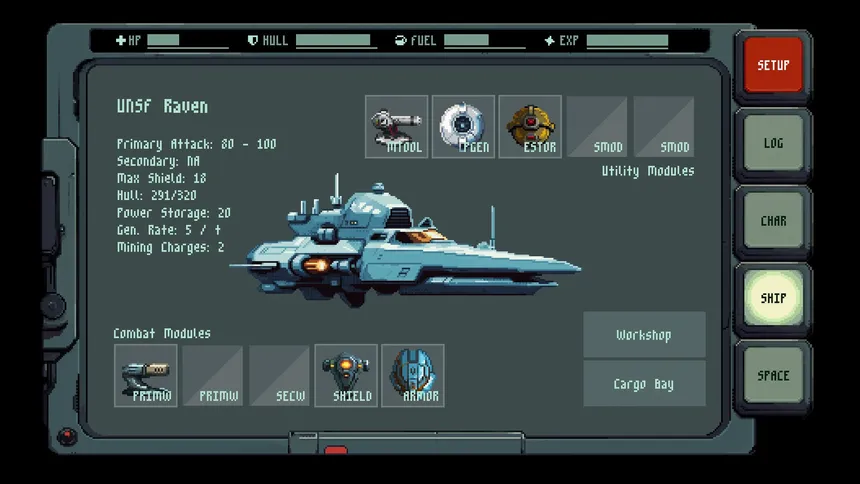Select the equipped primary weapon turret
This screenshot has height=484, width=860.
point(146,376)
